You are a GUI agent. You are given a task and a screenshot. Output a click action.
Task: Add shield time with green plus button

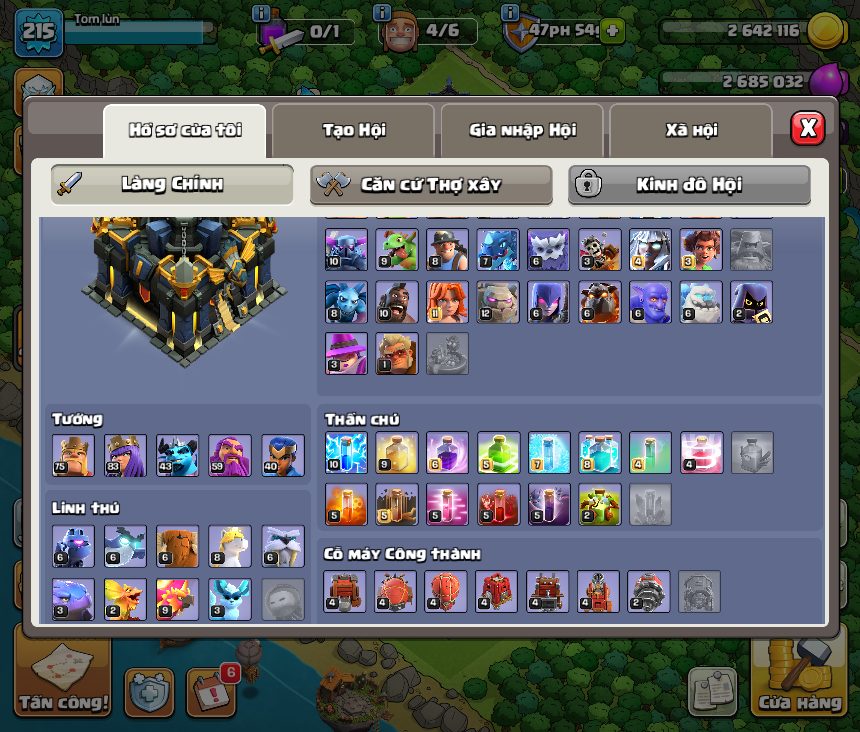(x=613, y=31)
